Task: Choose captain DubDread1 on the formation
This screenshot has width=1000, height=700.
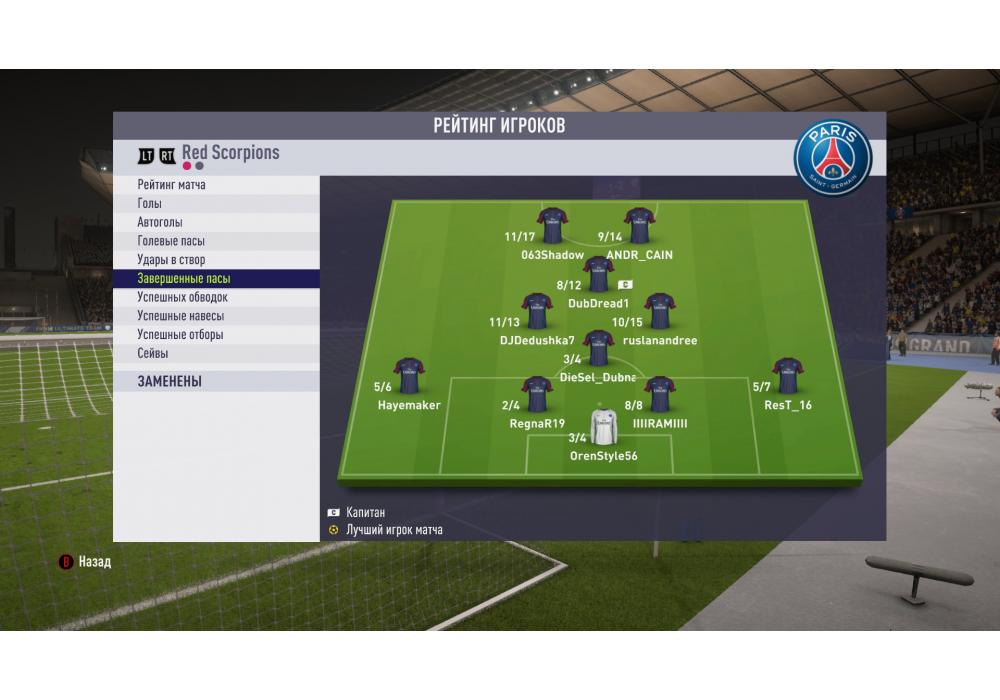Action: (598, 275)
